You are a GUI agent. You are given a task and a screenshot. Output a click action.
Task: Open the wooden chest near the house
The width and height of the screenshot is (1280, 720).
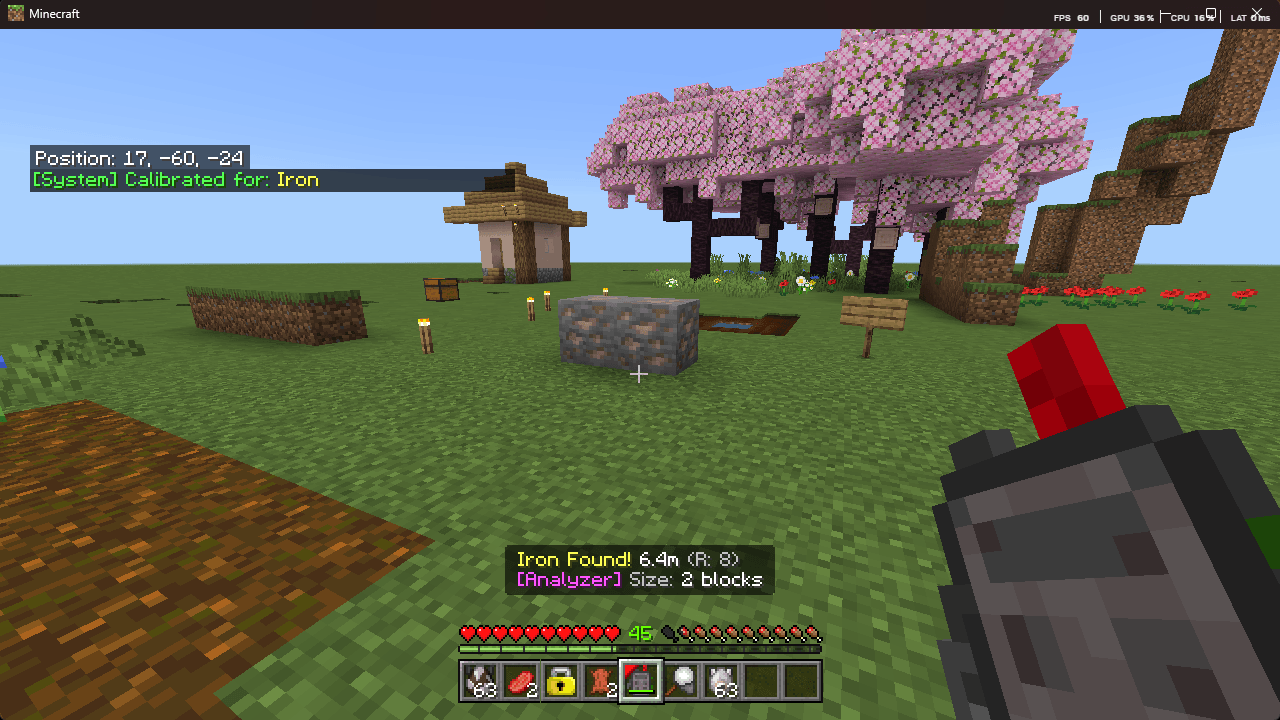tap(440, 288)
